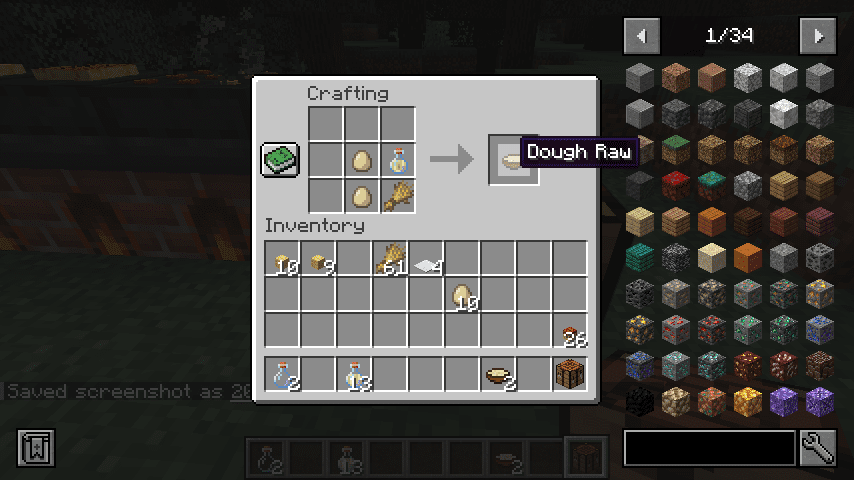Pick up the stack of 13 bottles

[x=354, y=375]
